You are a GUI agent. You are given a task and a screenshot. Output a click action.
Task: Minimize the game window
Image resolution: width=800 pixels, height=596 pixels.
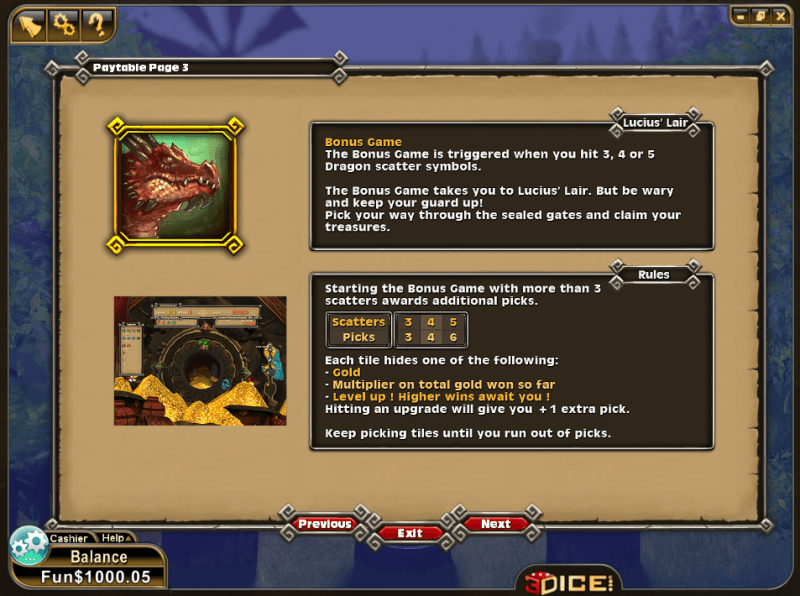coord(741,16)
